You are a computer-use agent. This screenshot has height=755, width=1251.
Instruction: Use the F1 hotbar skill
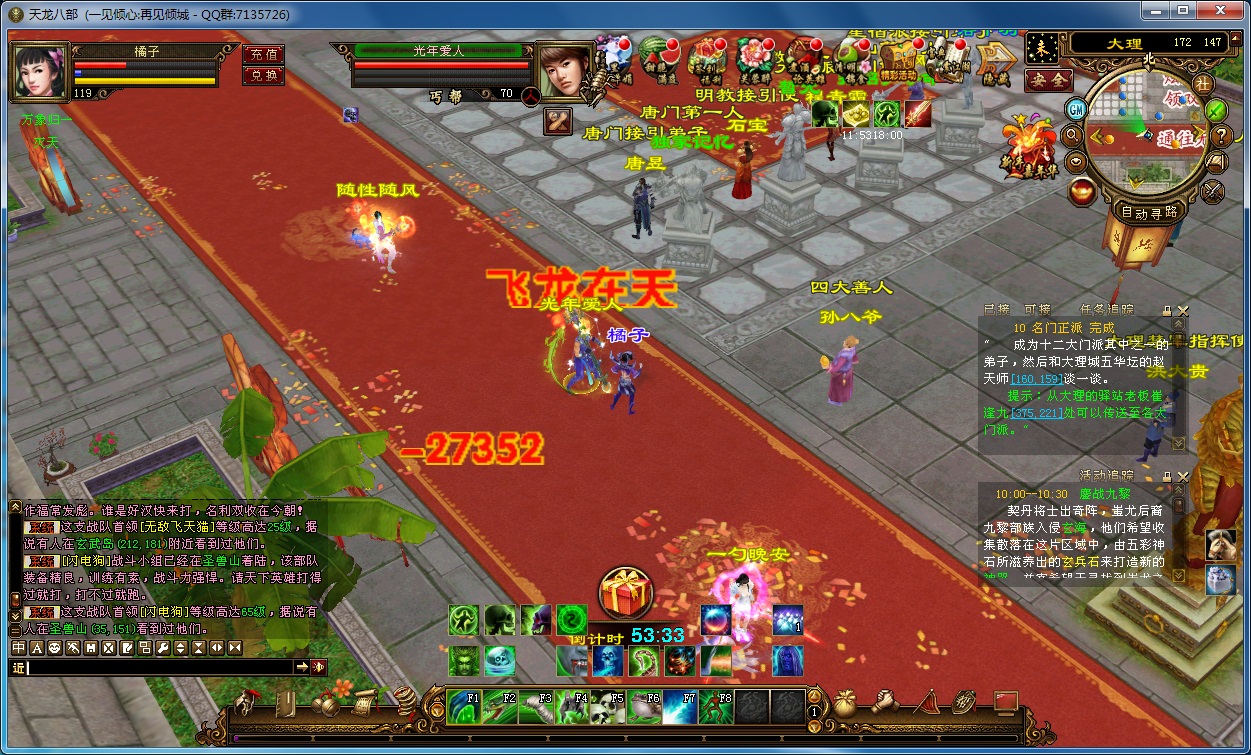pos(464,705)
